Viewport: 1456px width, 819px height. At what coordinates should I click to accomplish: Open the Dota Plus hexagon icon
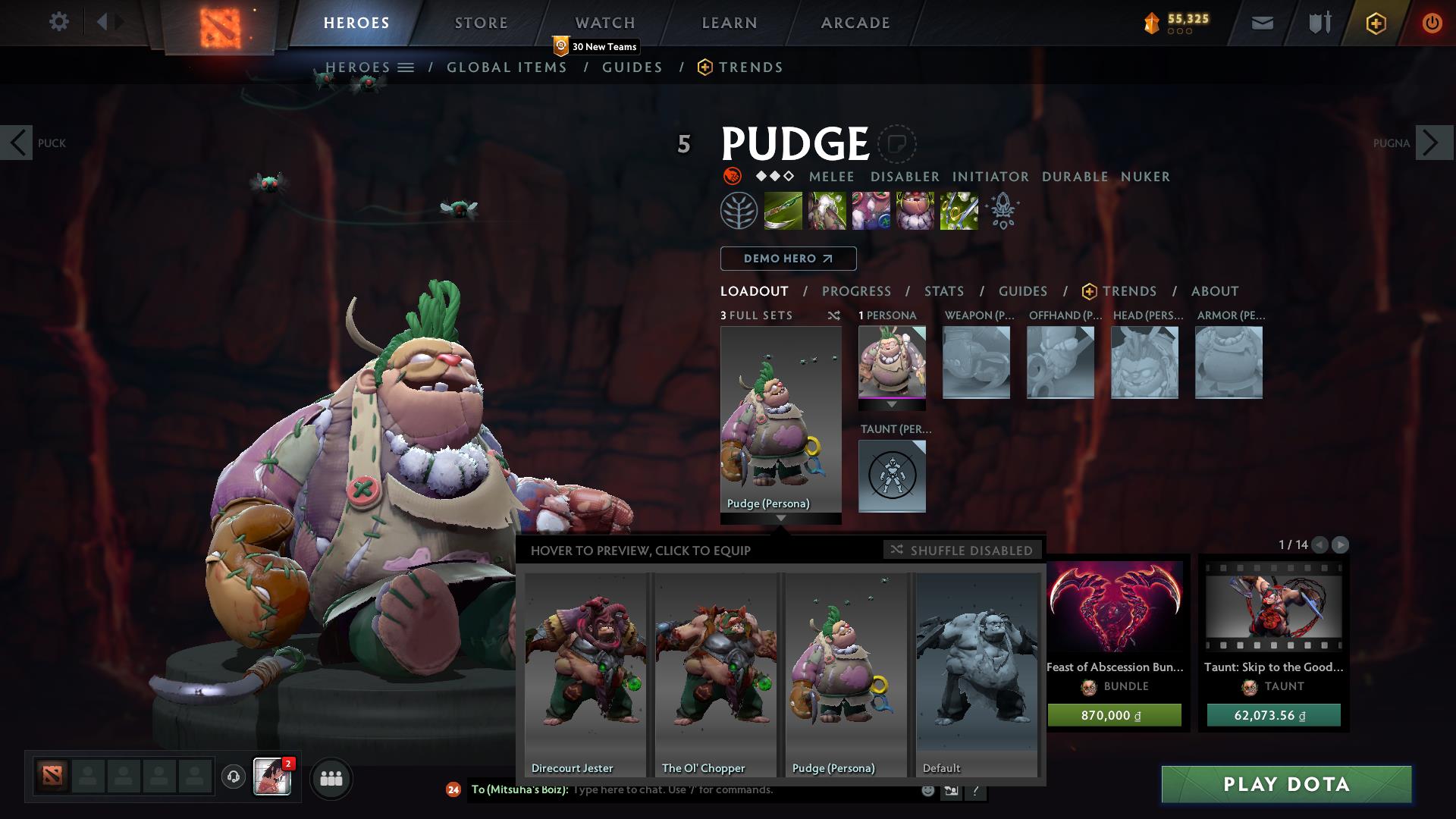click(x=1375, y=22)
